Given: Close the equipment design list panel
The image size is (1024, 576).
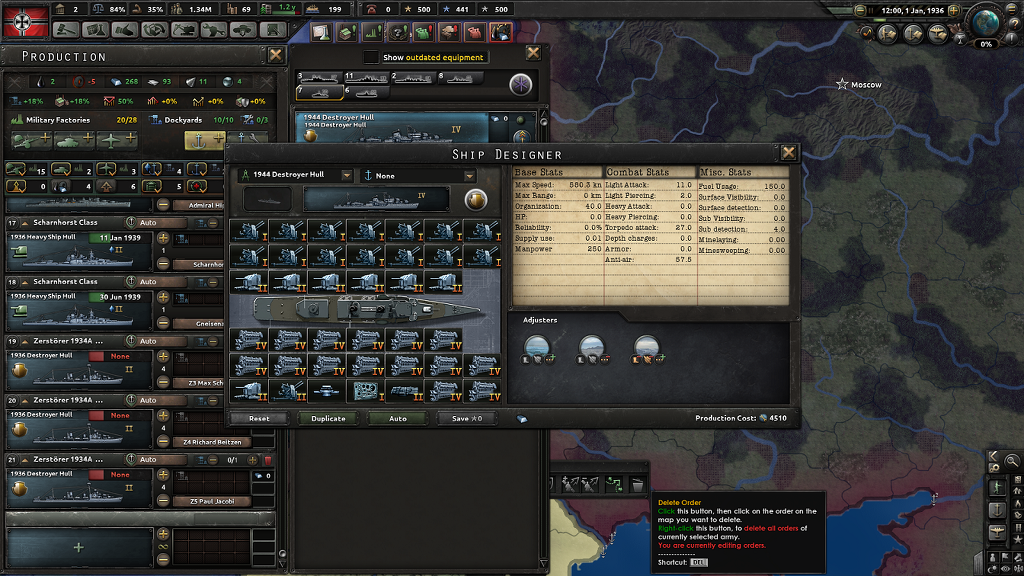Looking at the screenshot, I should (533, 53).
